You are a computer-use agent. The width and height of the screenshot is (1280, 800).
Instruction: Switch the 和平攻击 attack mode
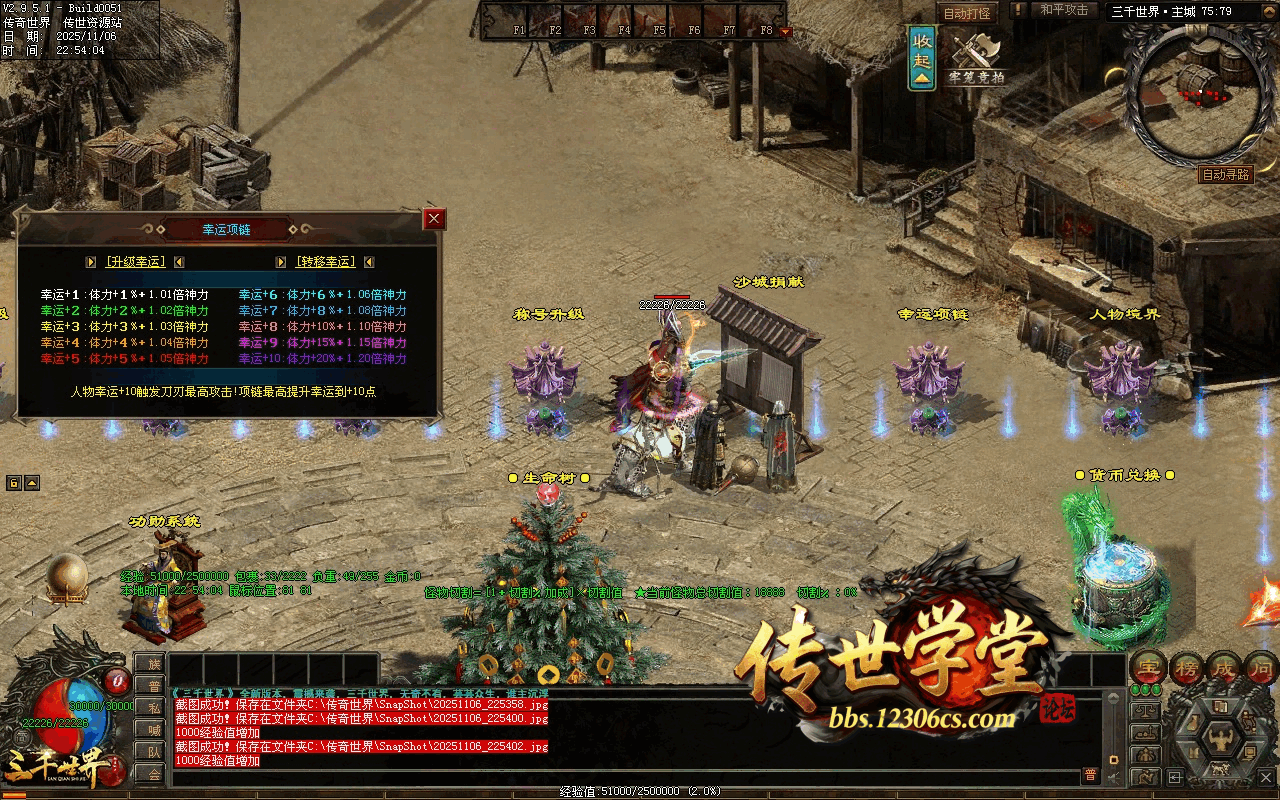pos(1064,10)
